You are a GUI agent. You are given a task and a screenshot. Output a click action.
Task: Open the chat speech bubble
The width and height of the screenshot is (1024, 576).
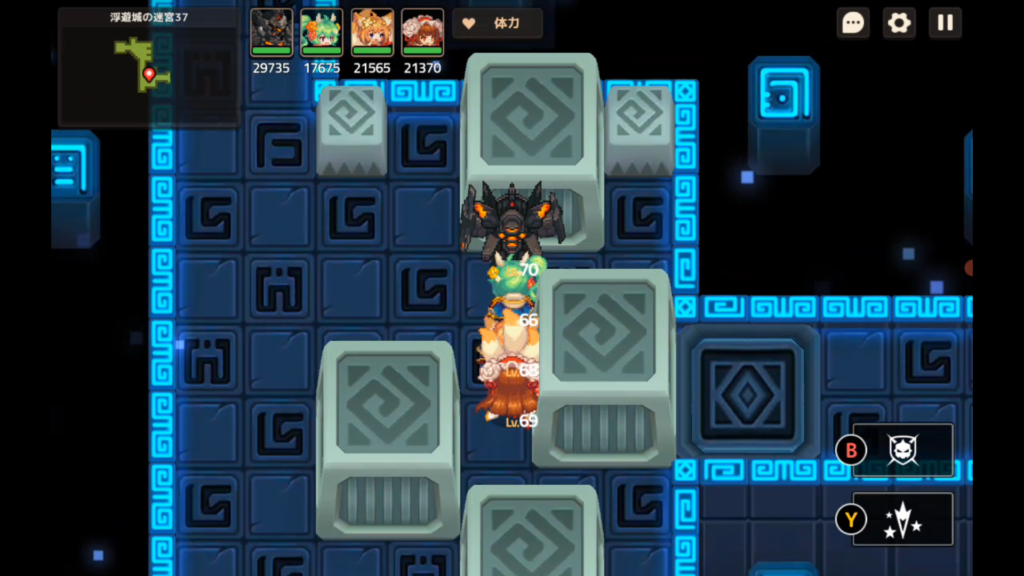[853, 23]
